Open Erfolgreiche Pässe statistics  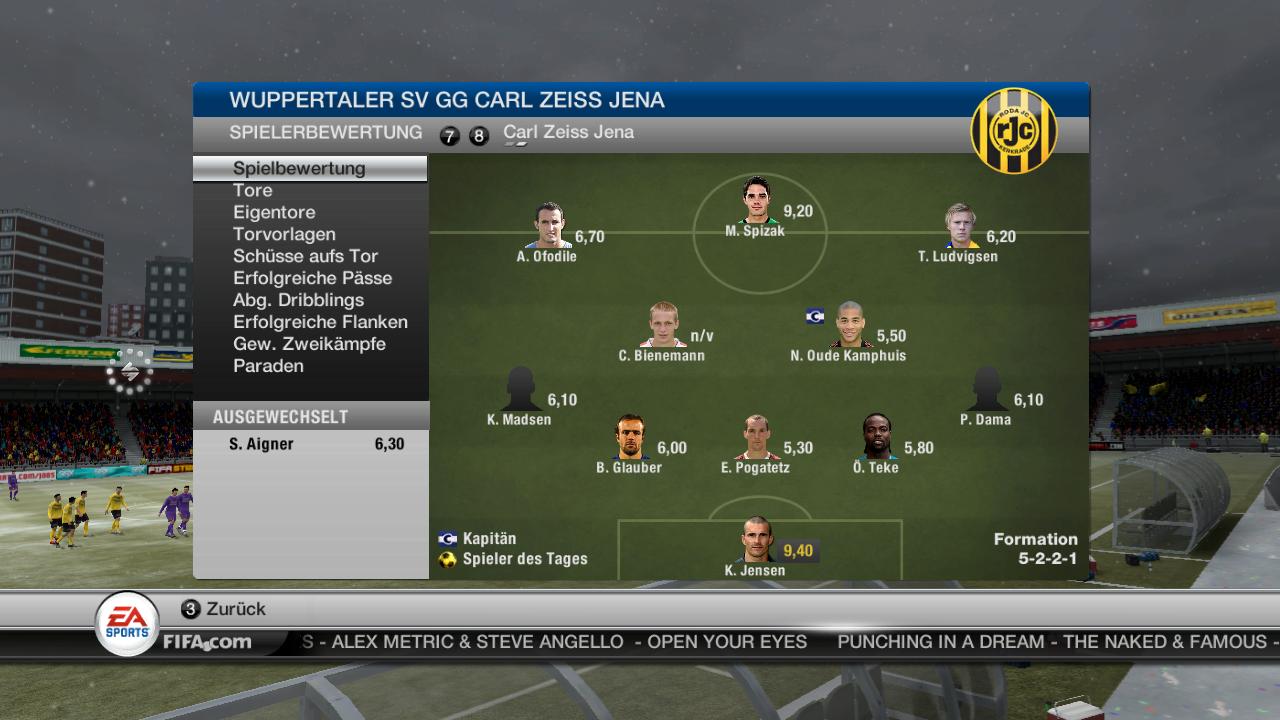(x=312, y=278)
